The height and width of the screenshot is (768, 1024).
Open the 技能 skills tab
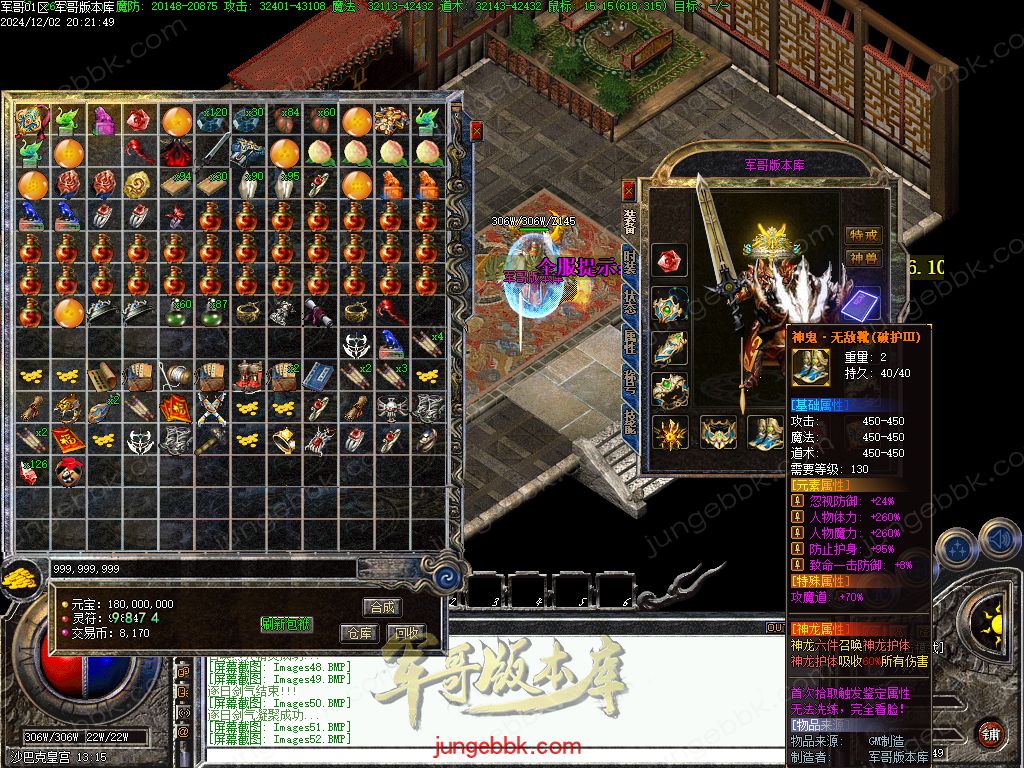629,421
